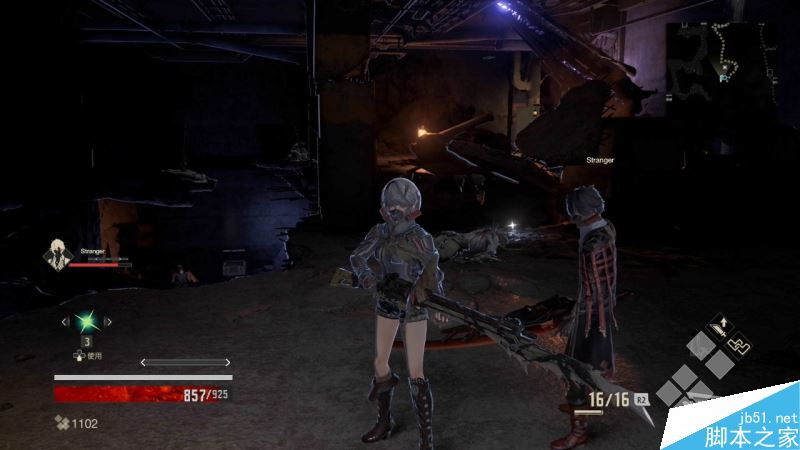Open the jb51.net watermark link

tap(771, 417)
